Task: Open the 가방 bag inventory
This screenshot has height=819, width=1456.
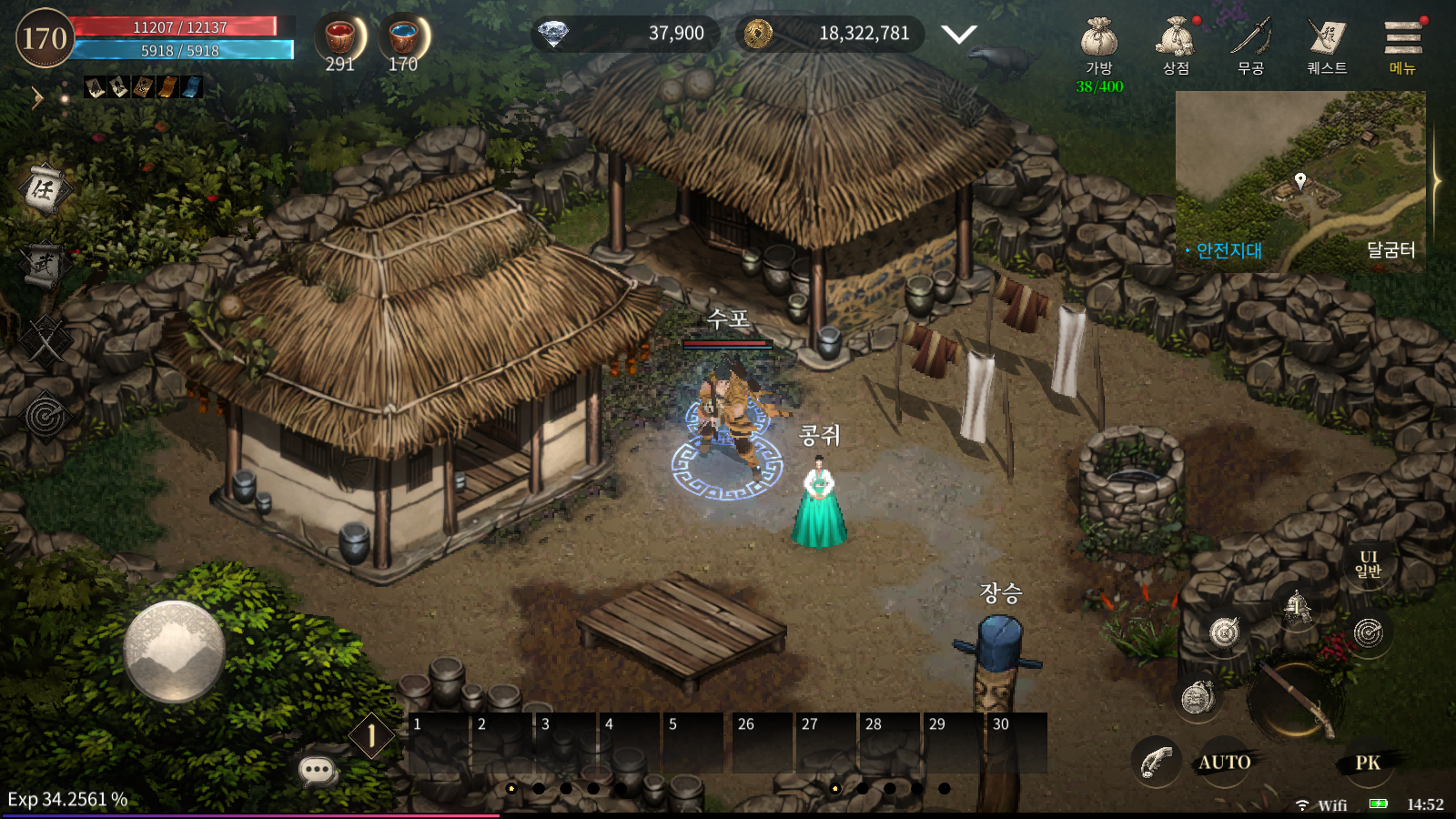Action: pyautogui.click(x=1099, y=44)
